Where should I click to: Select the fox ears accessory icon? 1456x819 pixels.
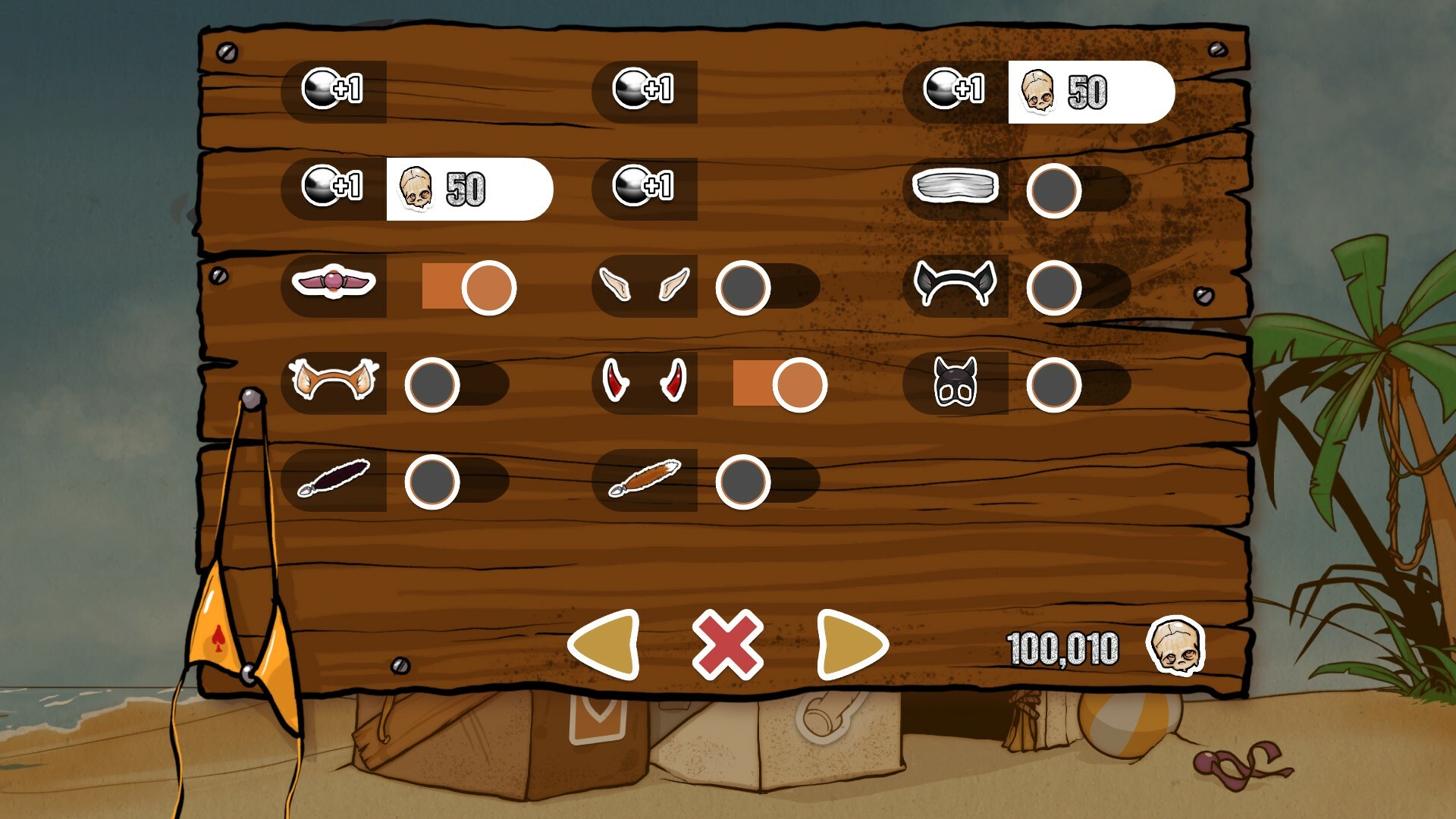coord(334,381)
